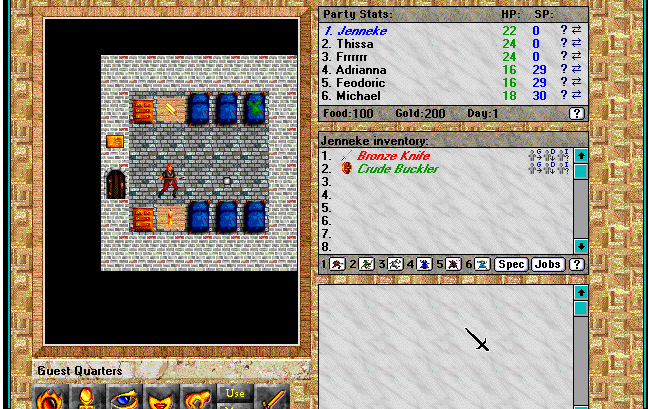Click the inventory help question mark button
Viewport: 648px width, 409px height.
pyautogui.click(x=576, y=265)
